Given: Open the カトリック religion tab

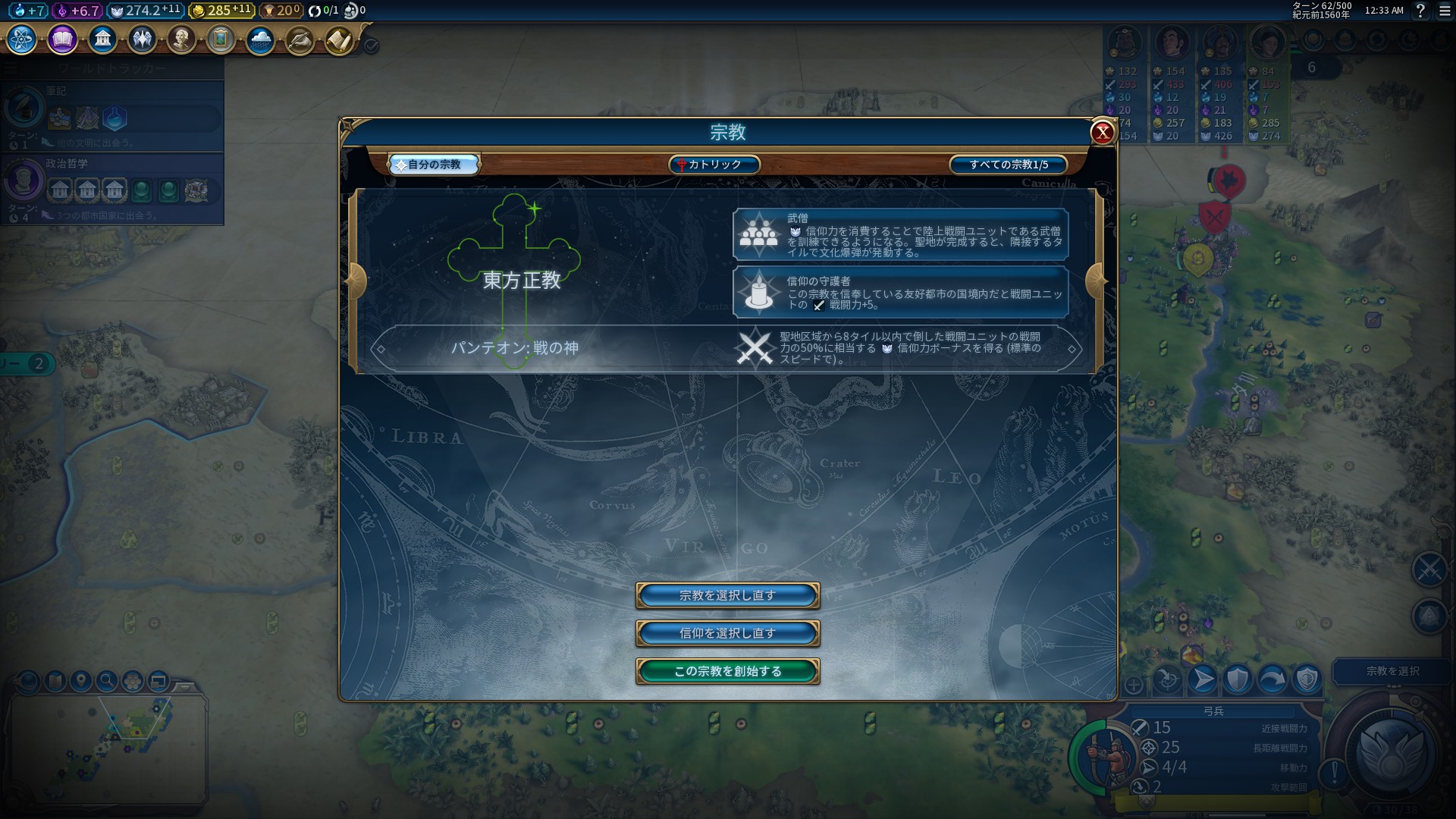Looking at the screenshot, I should coord(714,165).
